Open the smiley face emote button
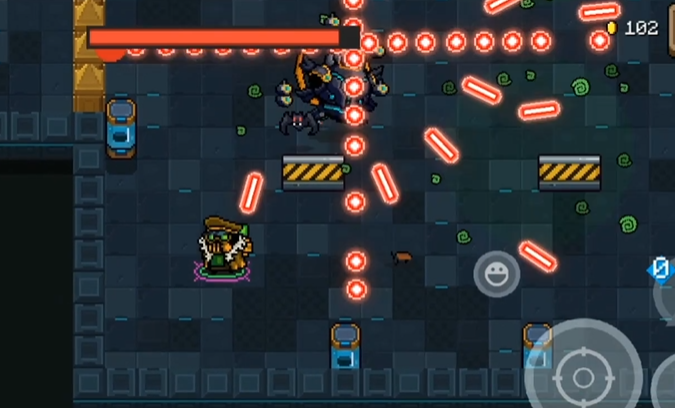 coord(496,273)
